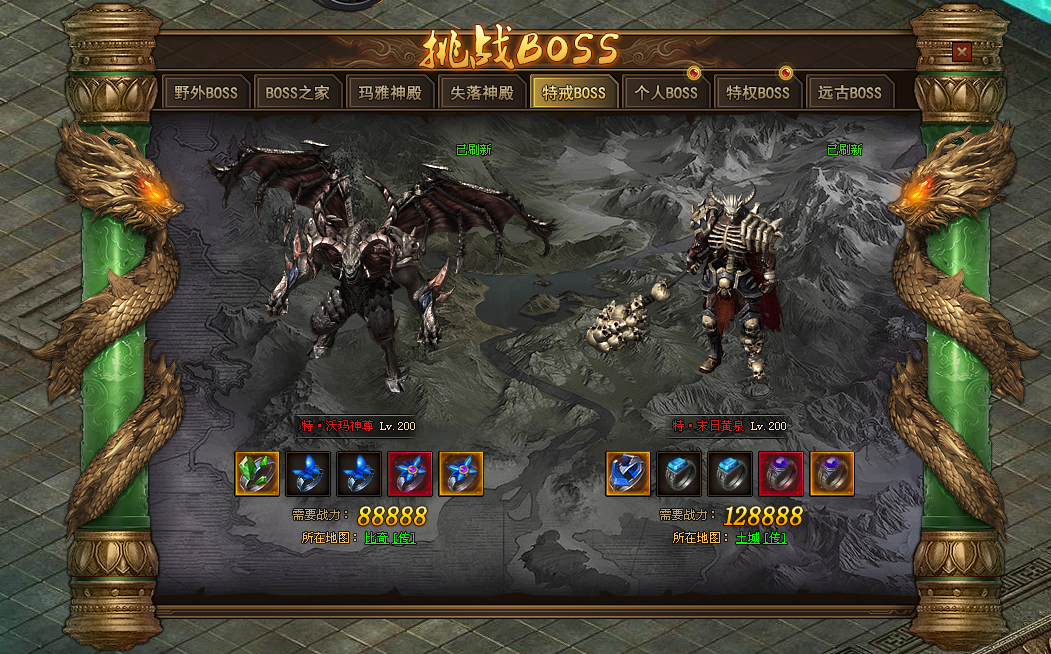Switch to the 野外BOSS tab
The width and height of the screenshot is (1051, 654).
(x=206, y=93)
